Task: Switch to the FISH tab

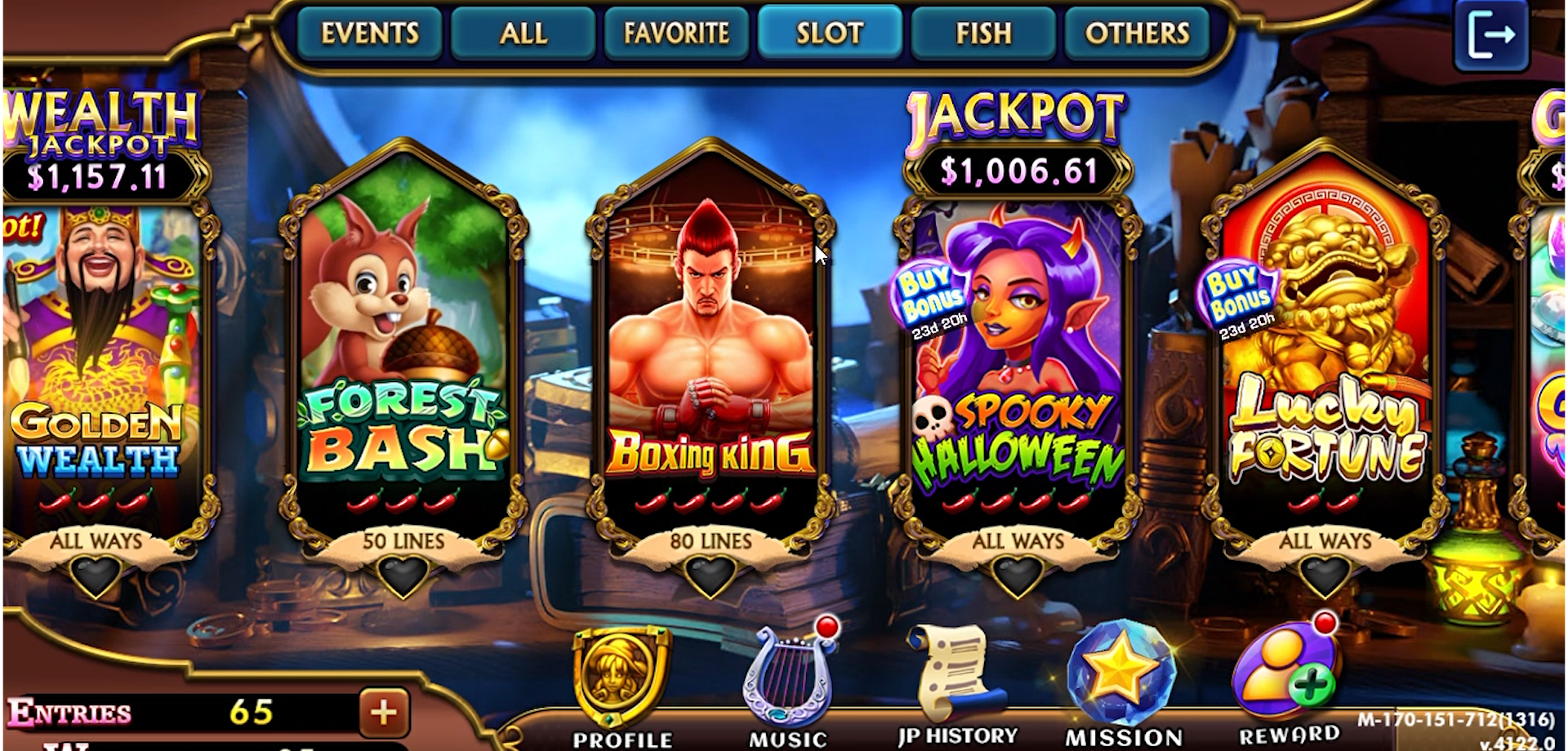Action: [983, 33]
